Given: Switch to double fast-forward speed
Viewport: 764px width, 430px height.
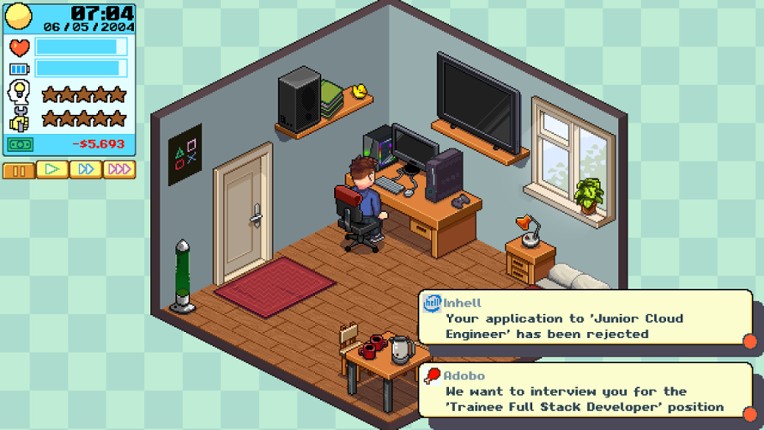Looking at the screenshot, I should (85, 170).
